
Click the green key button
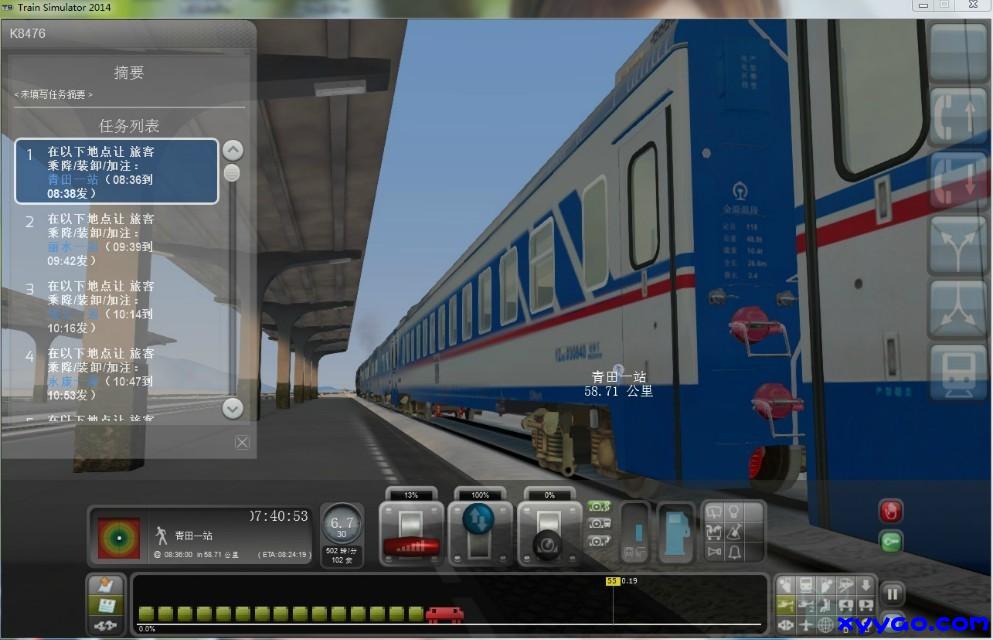[890, 541]
